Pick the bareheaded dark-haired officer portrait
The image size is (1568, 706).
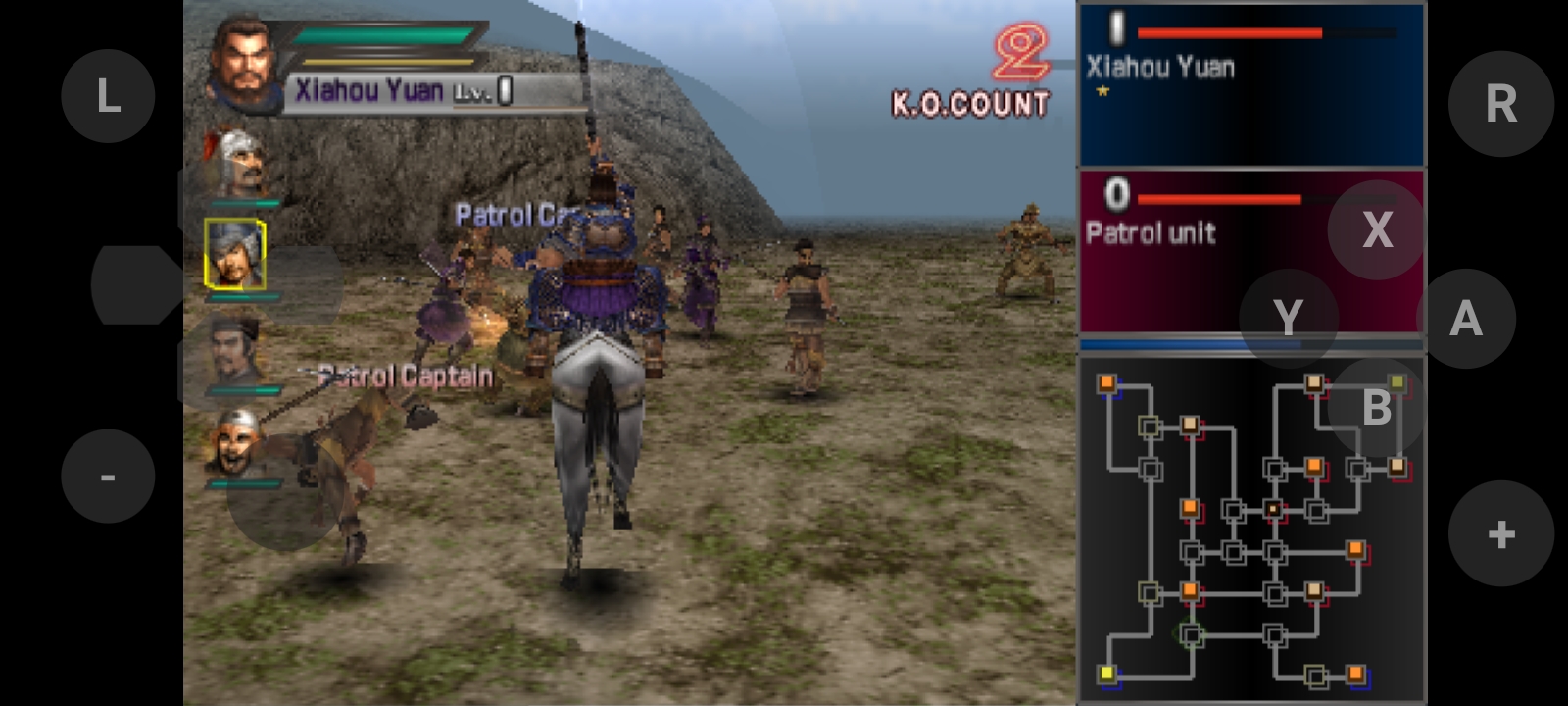pos(235,352)
